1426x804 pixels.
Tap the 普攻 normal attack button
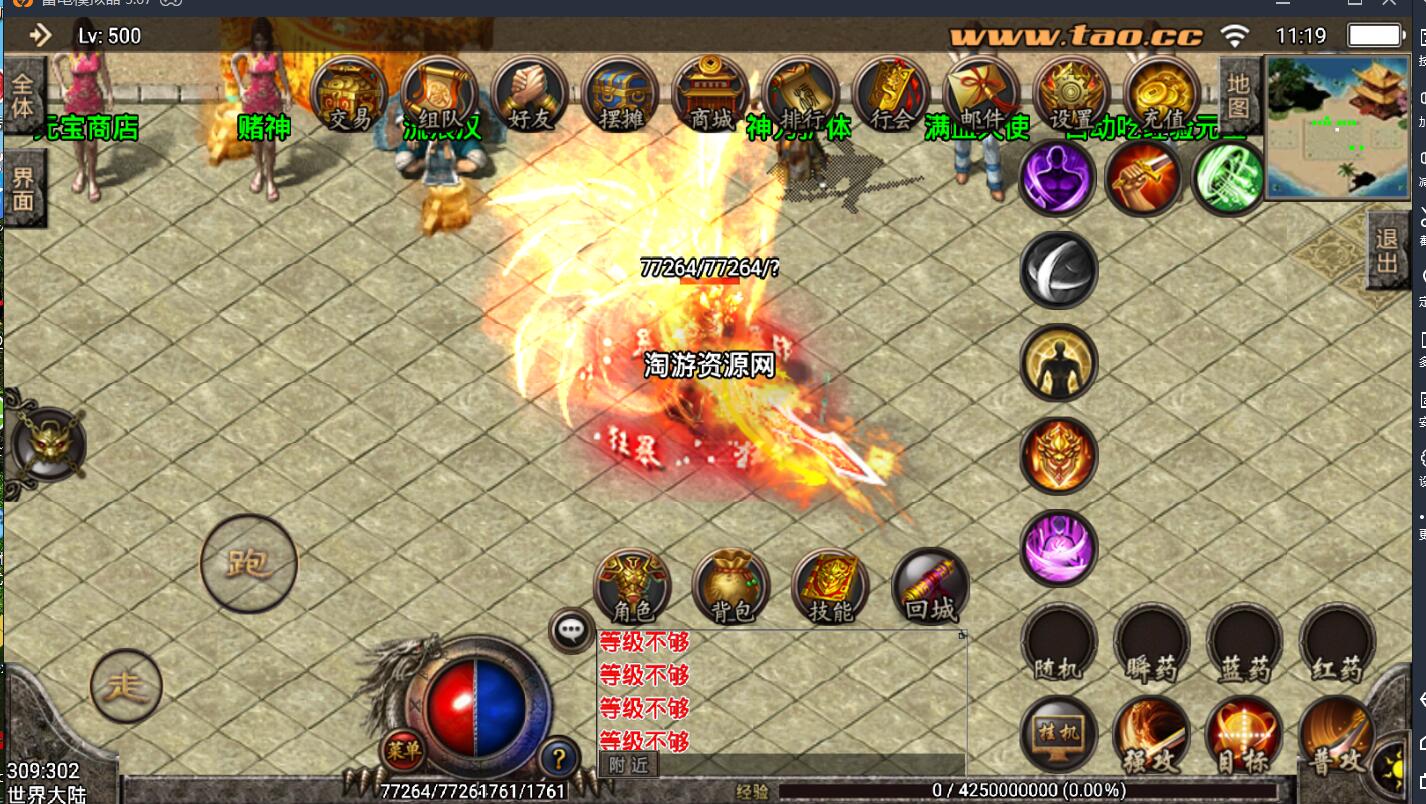1337,736
